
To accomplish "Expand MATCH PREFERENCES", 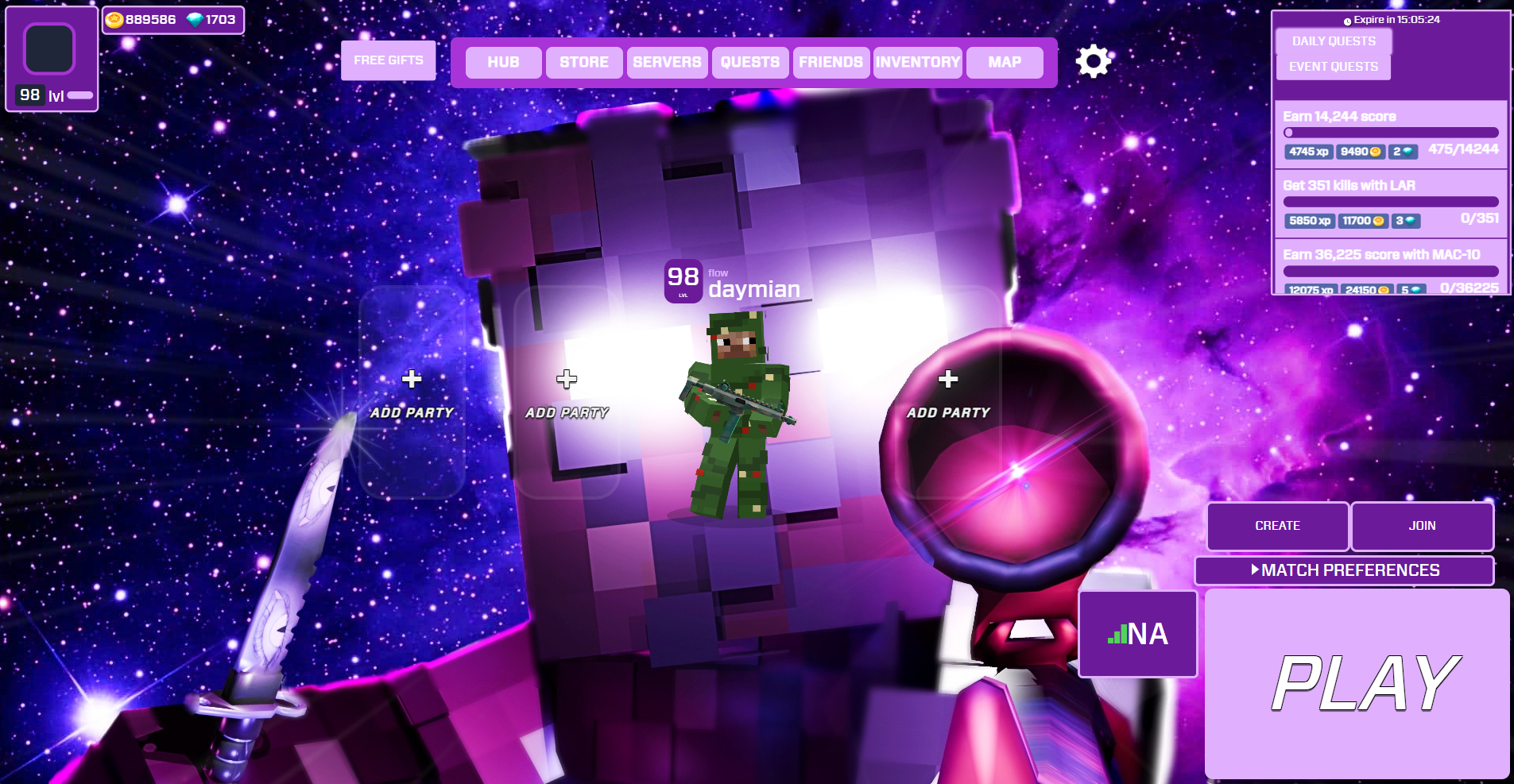I will (x=1345, y=570).
